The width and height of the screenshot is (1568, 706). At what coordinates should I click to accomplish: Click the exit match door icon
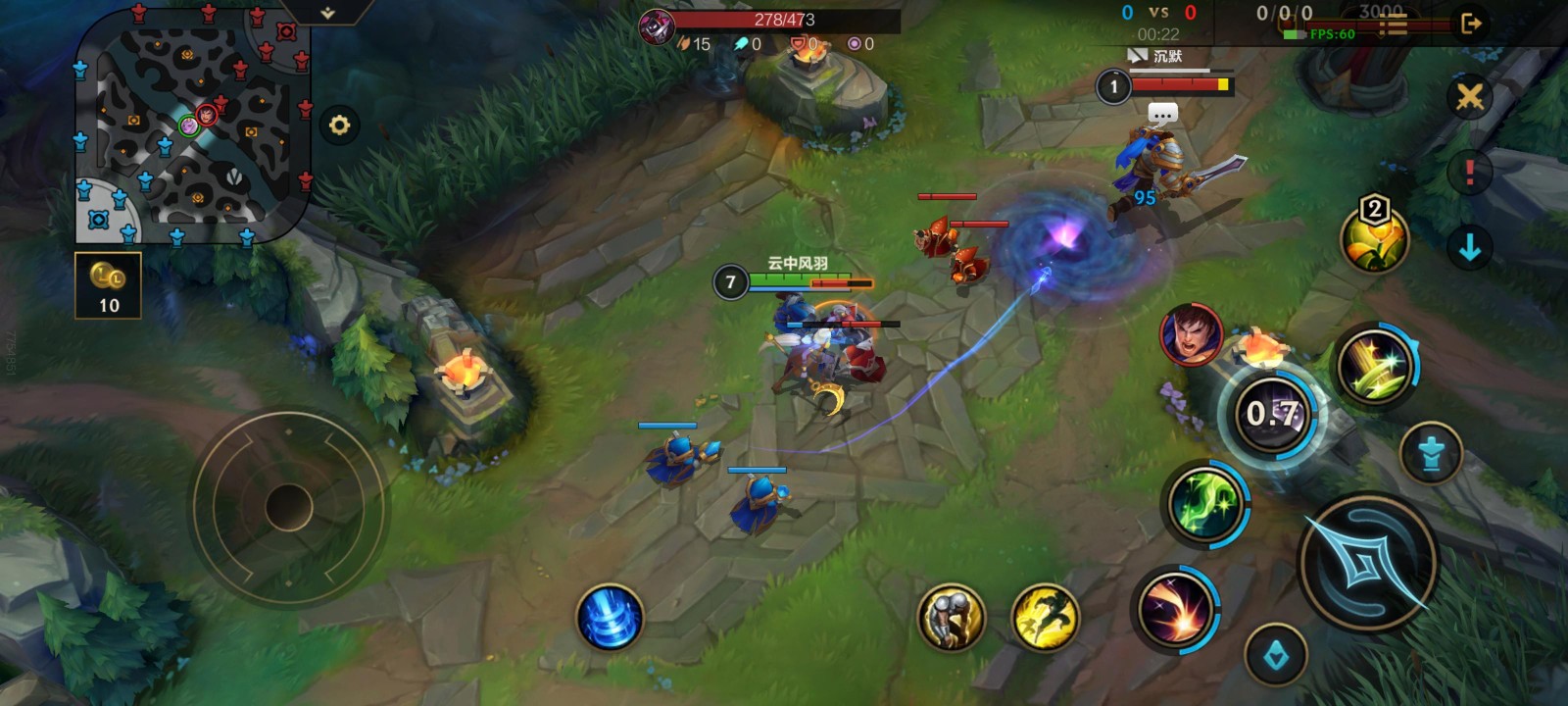click(1470, 24)
